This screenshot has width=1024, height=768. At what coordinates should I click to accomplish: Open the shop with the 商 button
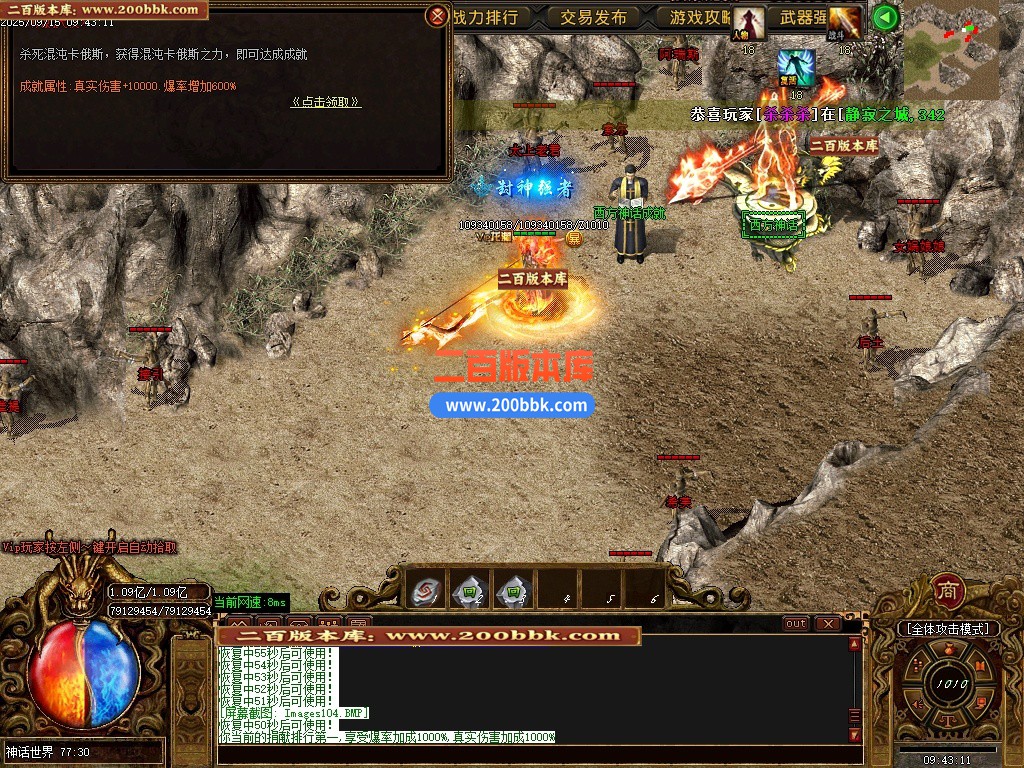point(946,591)
